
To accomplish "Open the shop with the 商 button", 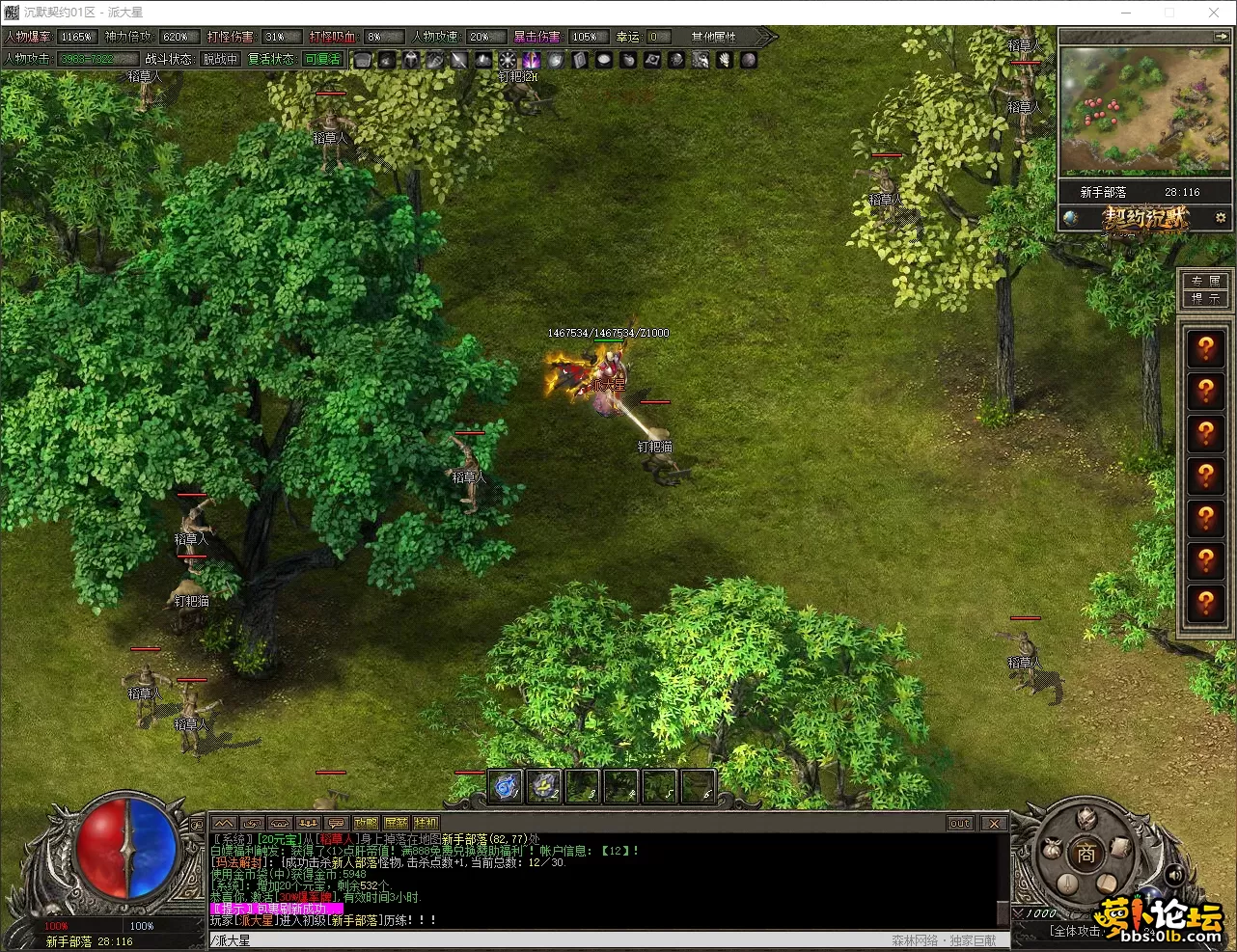I will 1086,854.
